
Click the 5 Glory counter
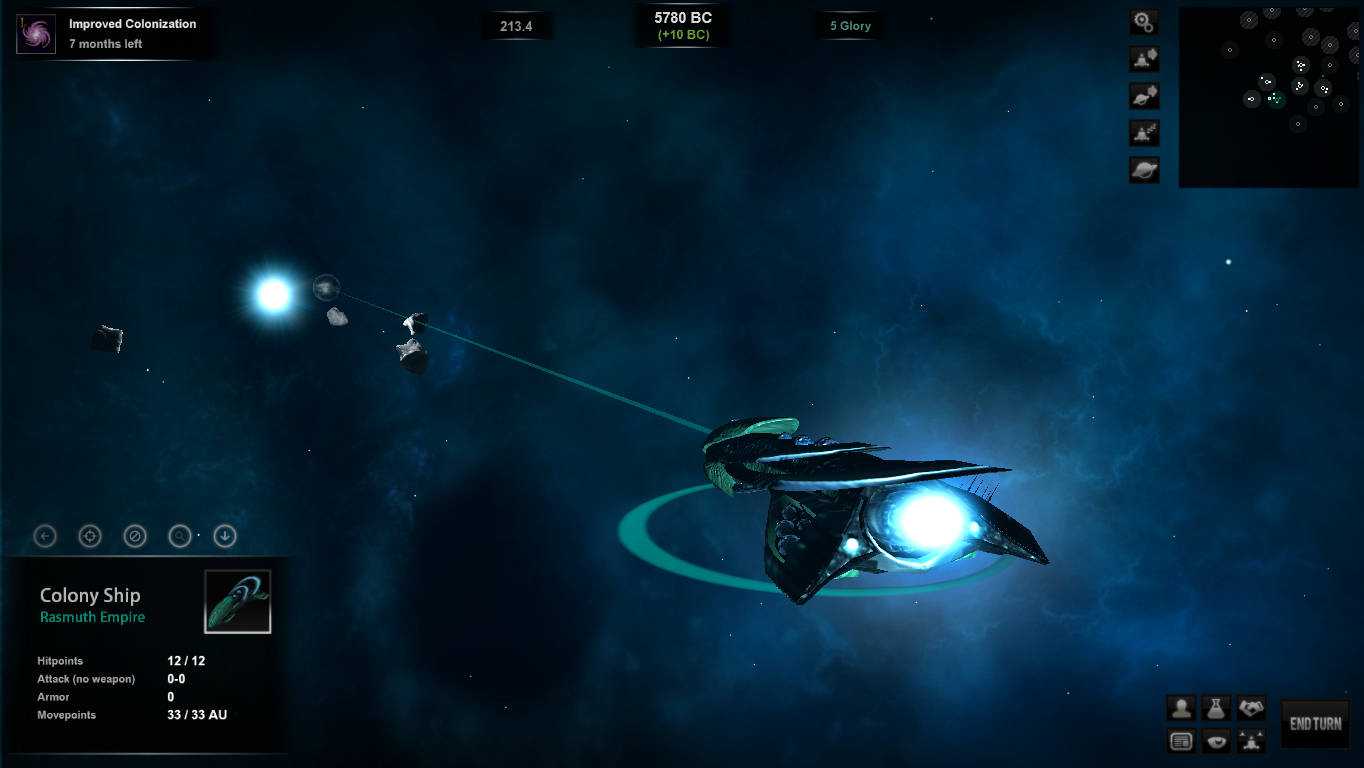848,25
